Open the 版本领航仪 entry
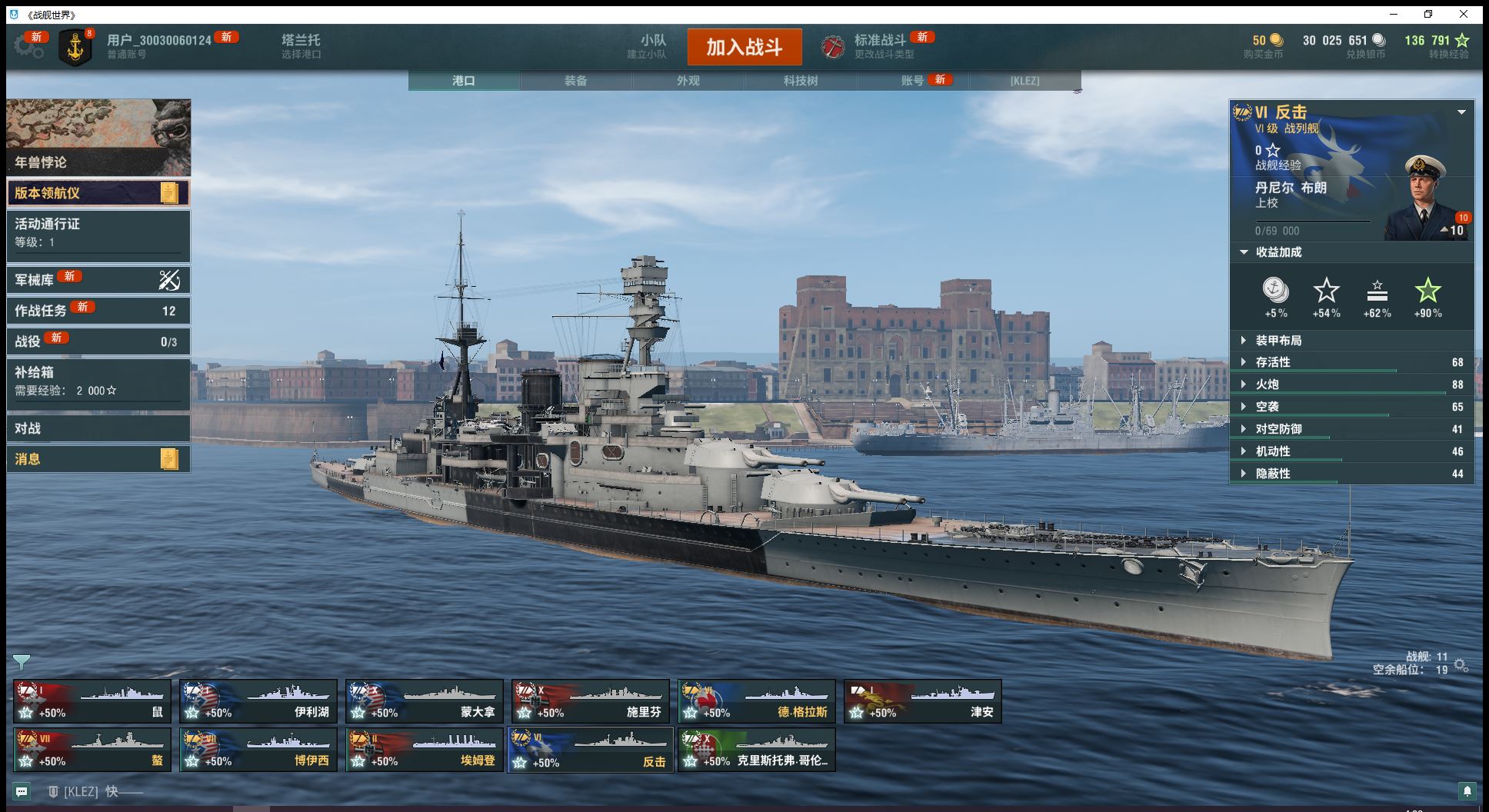This screenshot has width=1489, height=812. 98,193
